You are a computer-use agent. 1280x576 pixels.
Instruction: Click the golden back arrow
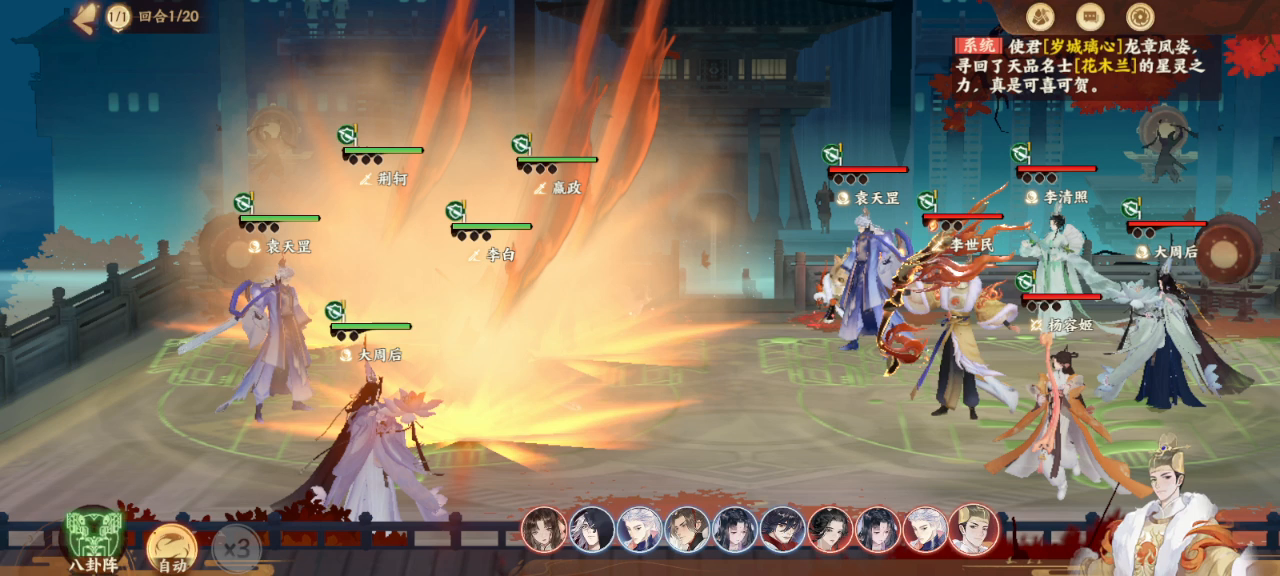(x=86, y=16)
